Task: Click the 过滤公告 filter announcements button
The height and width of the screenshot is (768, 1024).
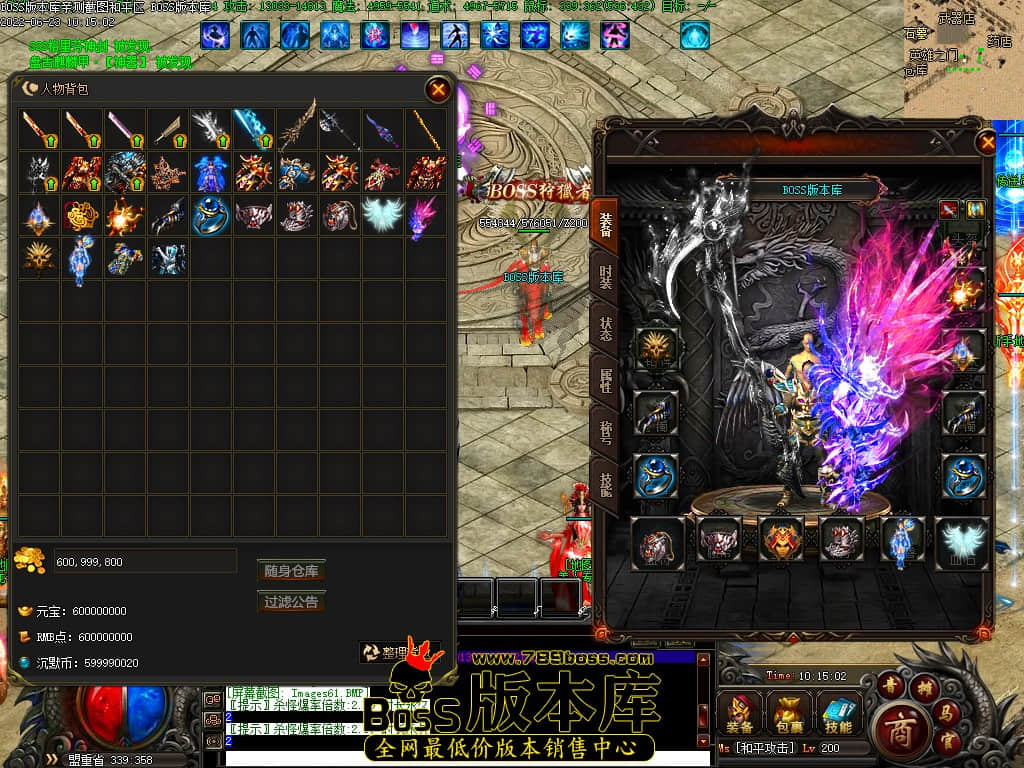Action: 291,602
